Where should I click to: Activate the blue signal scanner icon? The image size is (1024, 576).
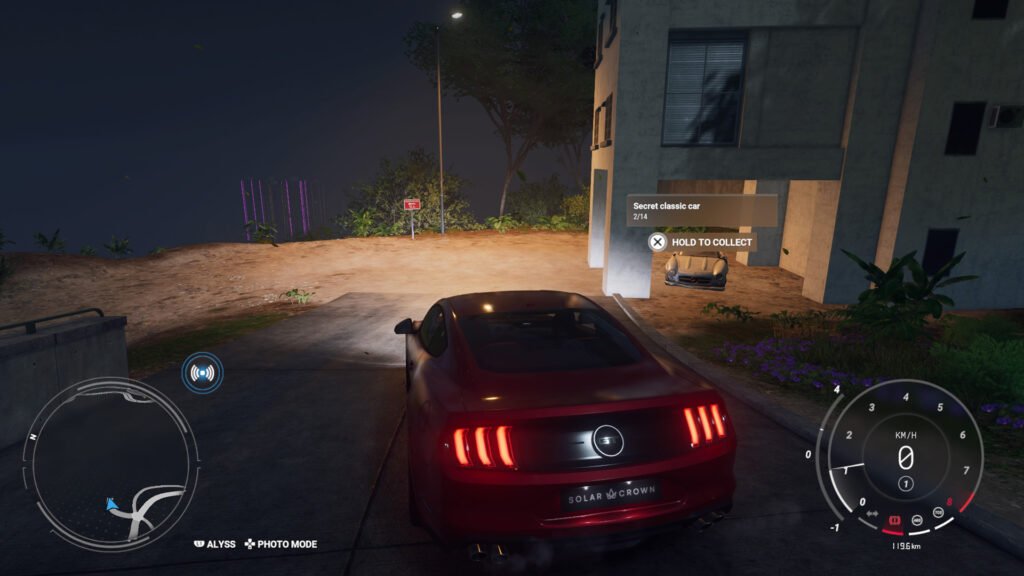coord(202,373)
